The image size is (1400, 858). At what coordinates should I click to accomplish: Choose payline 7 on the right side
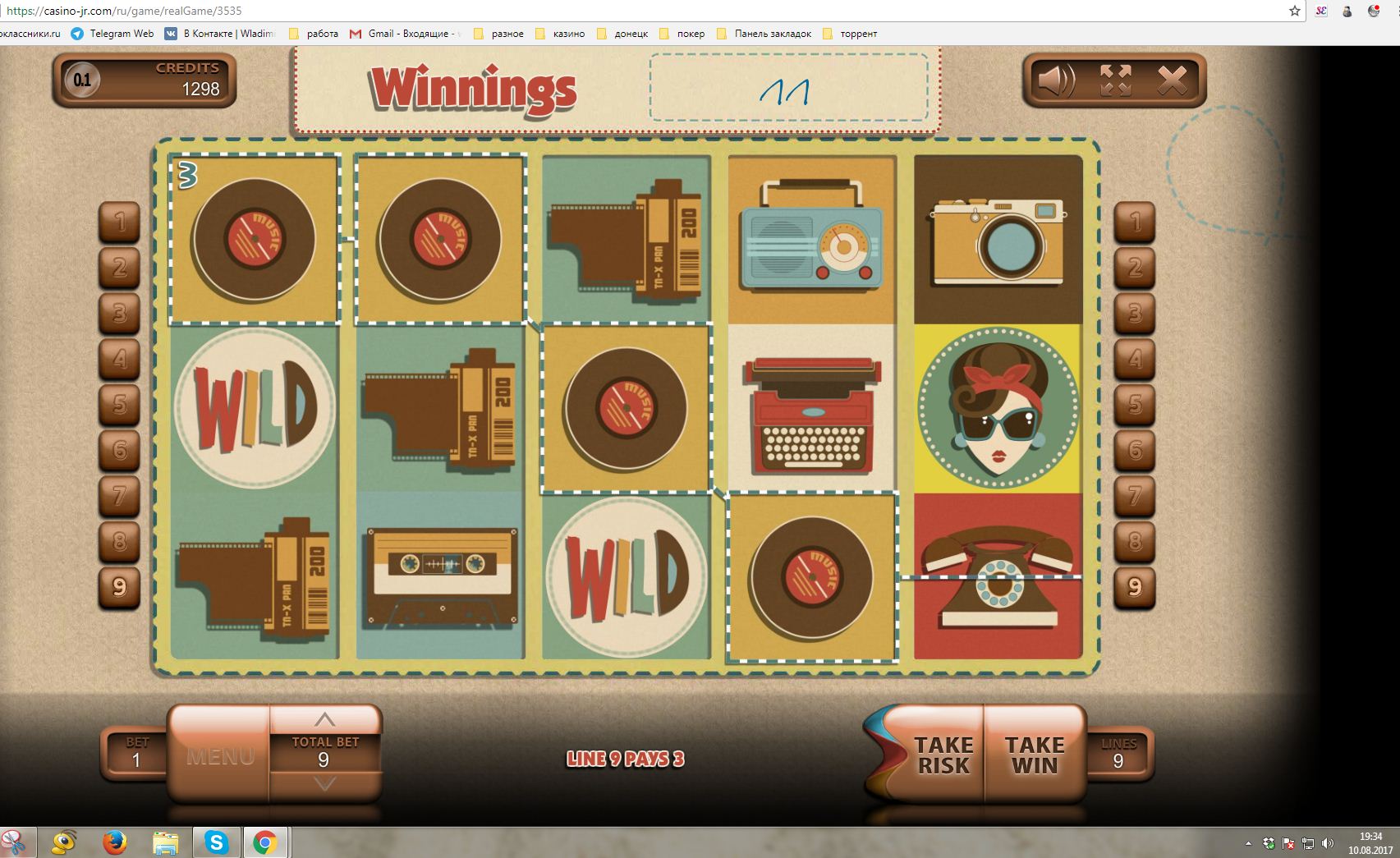[1135, 496]
